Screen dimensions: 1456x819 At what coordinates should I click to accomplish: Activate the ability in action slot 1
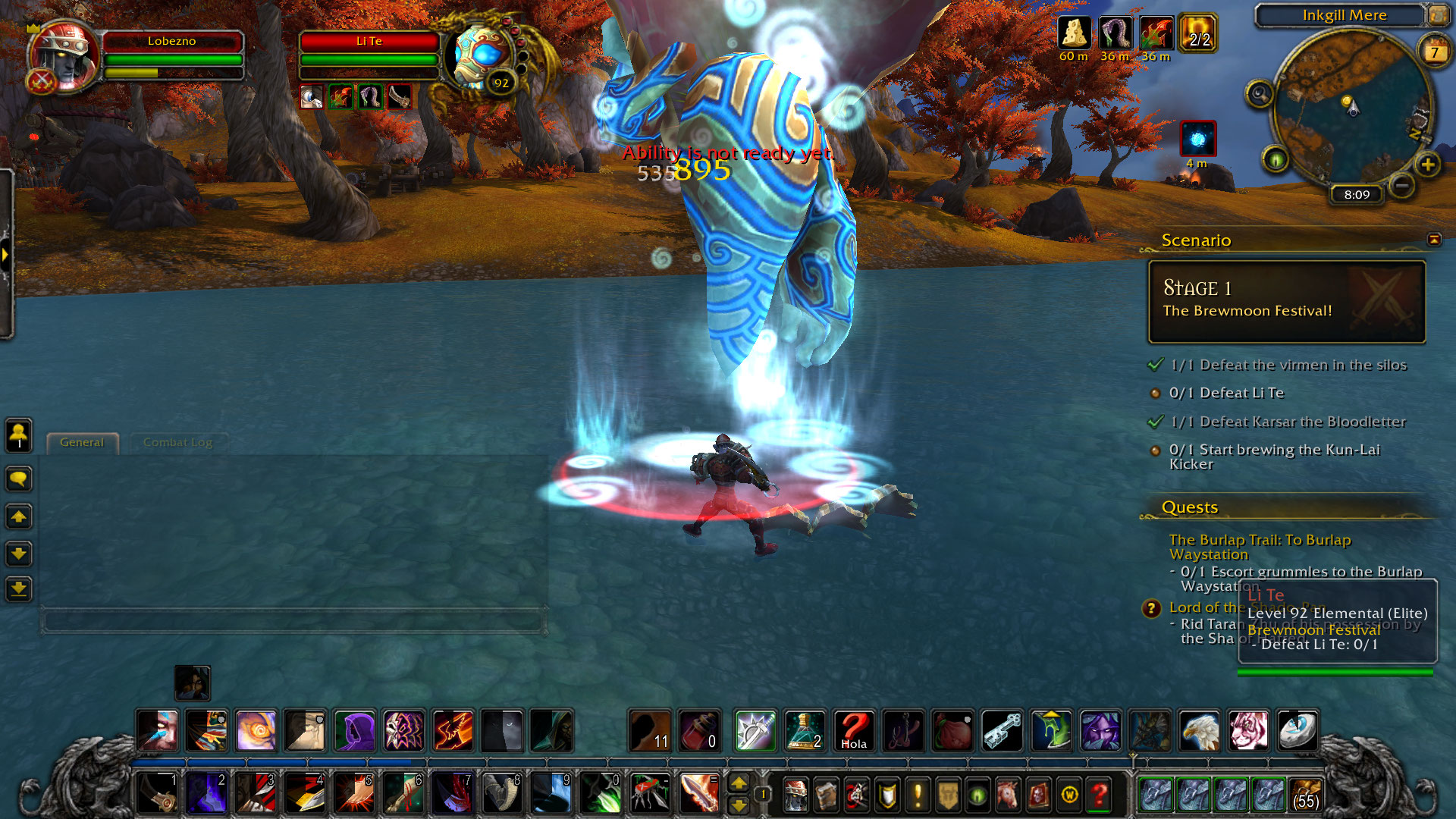click(x=157, y=793)
